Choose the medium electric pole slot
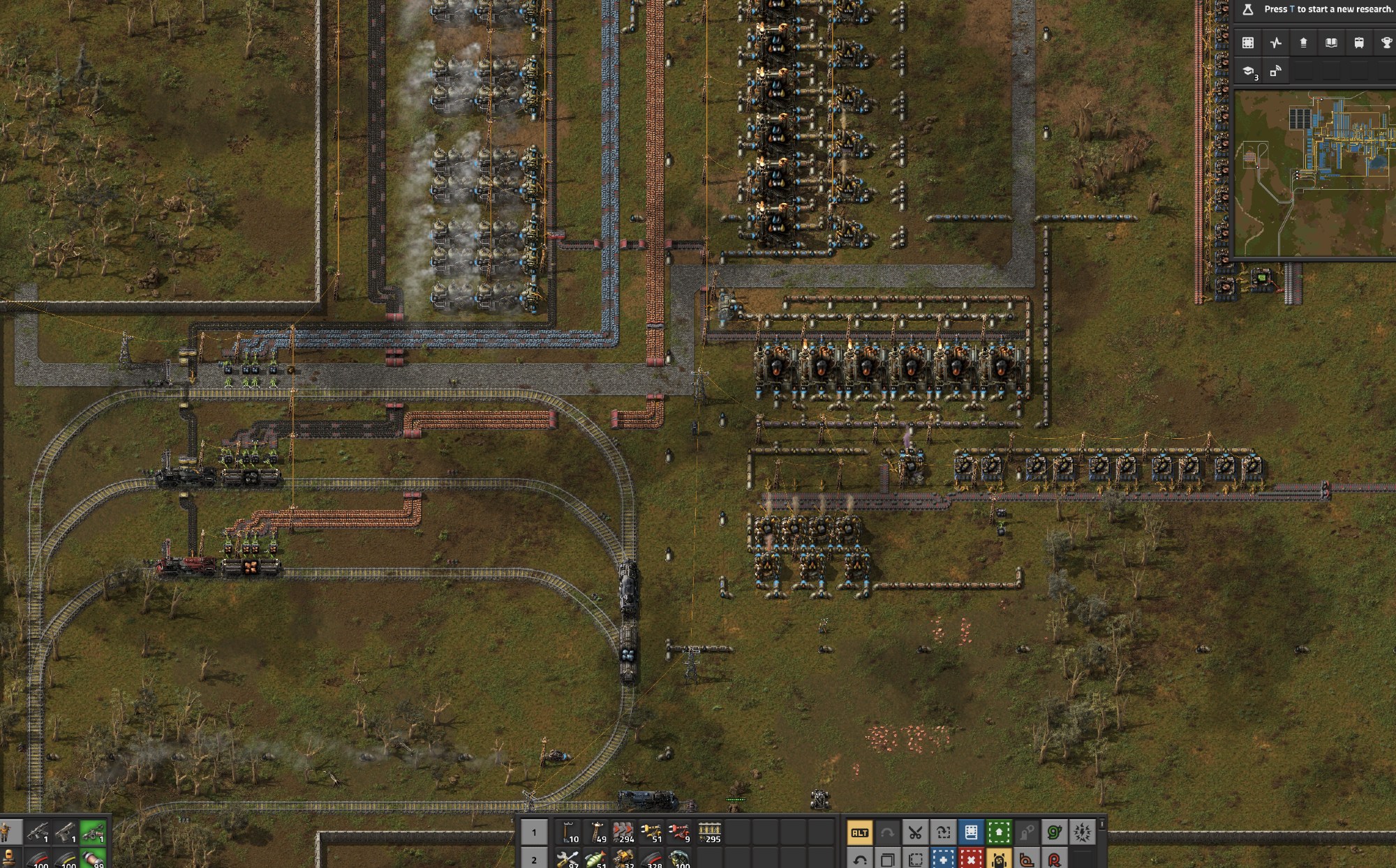This screenshot has height=868, width=1396. pyautogui.click(x=597, y=832)
